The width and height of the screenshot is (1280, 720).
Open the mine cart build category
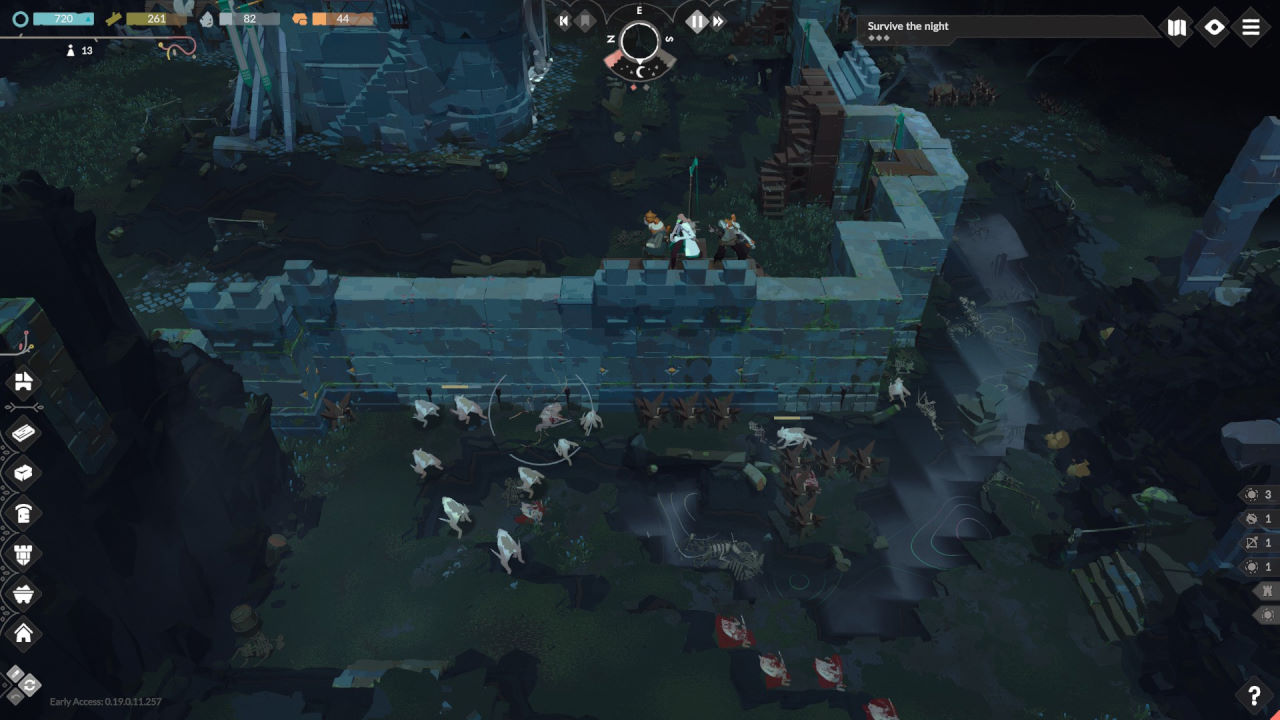[x=23, y=593]
